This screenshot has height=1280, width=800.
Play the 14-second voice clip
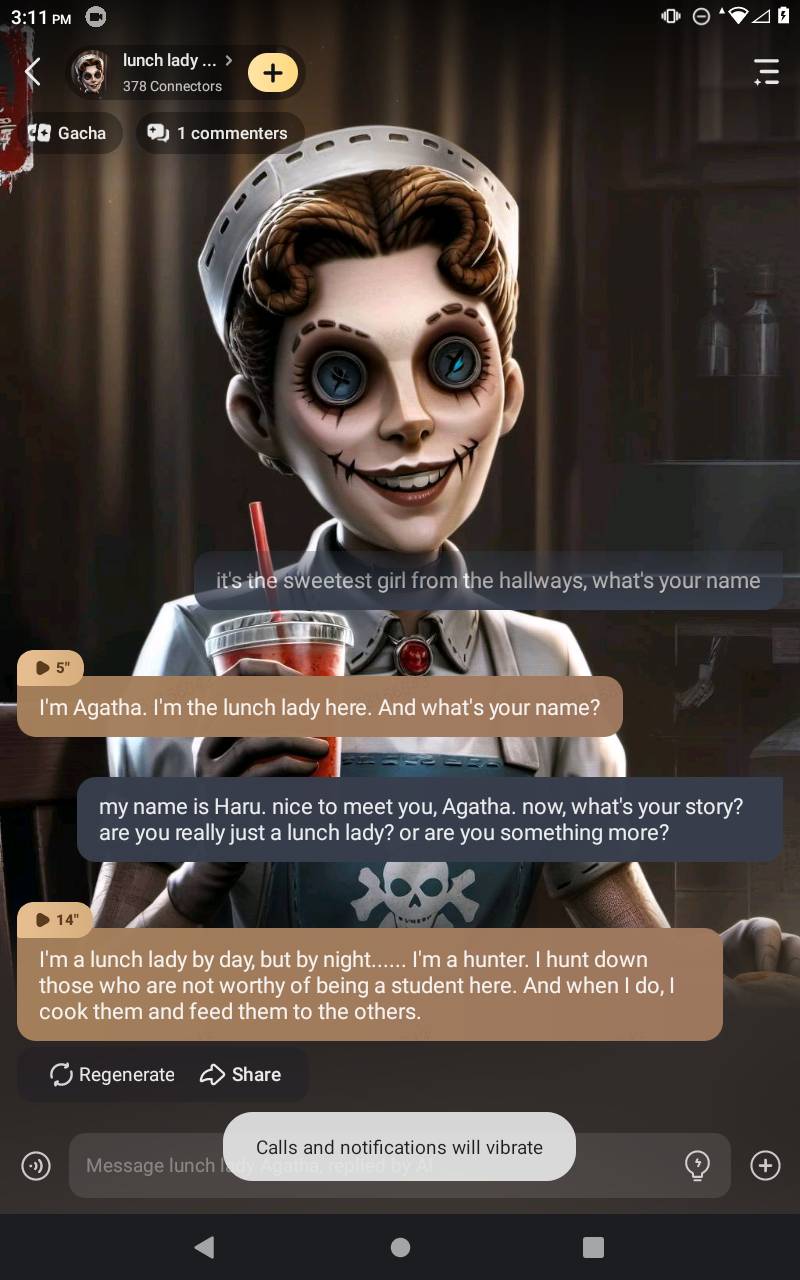click(x=55, y=919)
